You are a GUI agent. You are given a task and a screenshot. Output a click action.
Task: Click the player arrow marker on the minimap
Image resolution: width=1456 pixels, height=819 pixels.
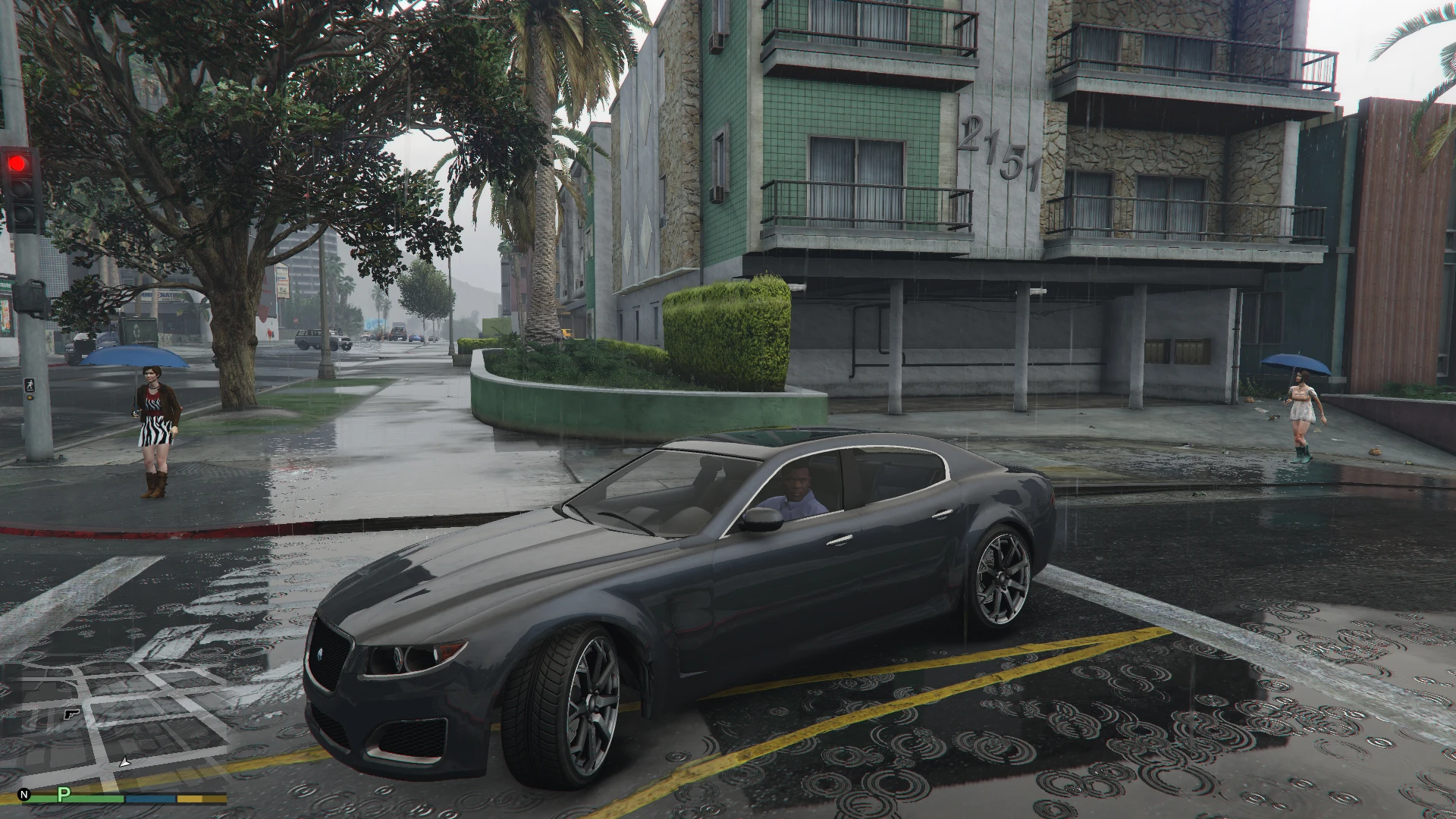coord(125,763)
